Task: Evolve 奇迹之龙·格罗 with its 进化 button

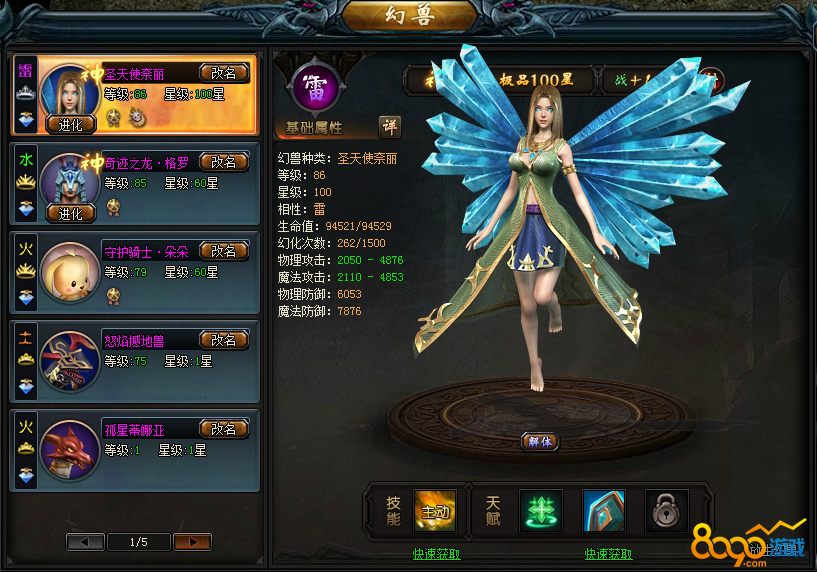Action: 70,213
